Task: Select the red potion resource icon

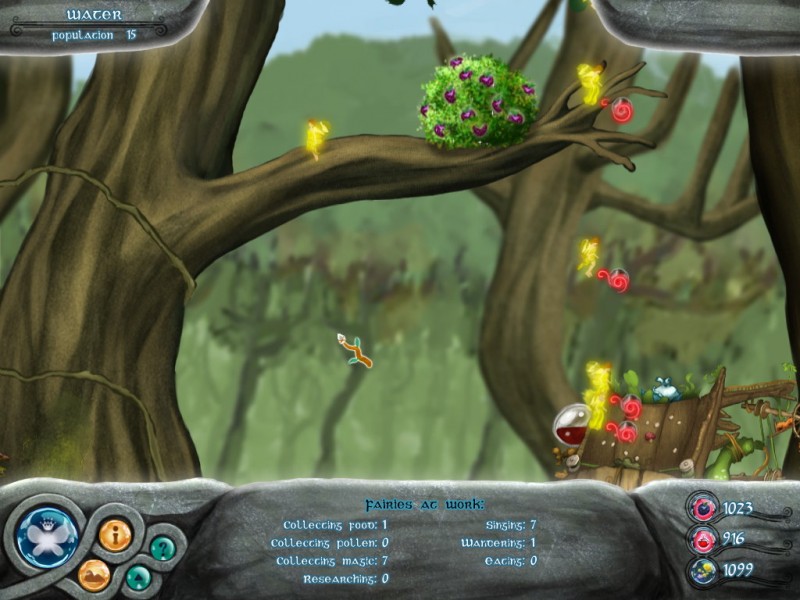Action: (703, 540)
